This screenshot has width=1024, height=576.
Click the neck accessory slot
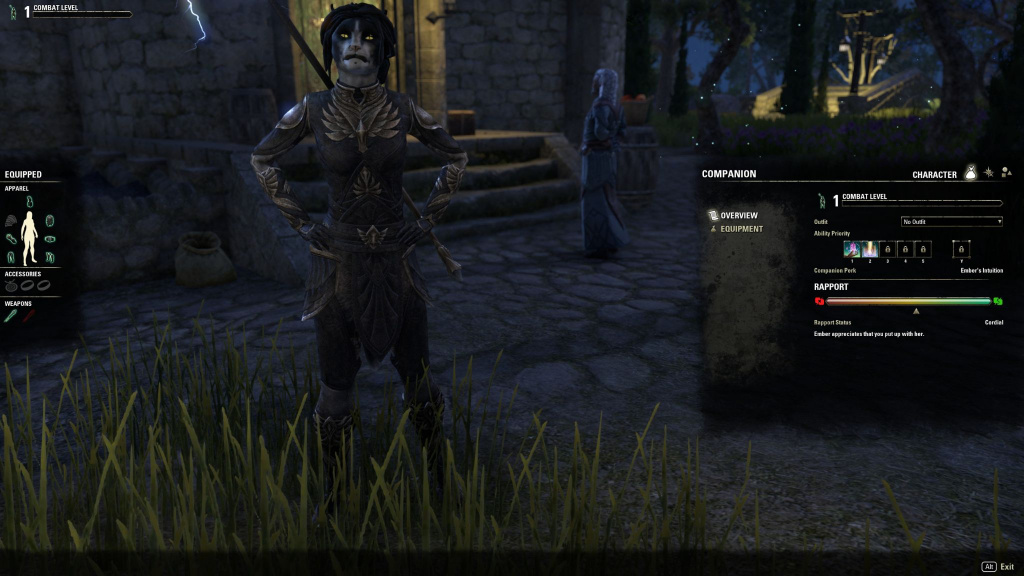pyautogui.click(x=12, y=286)
